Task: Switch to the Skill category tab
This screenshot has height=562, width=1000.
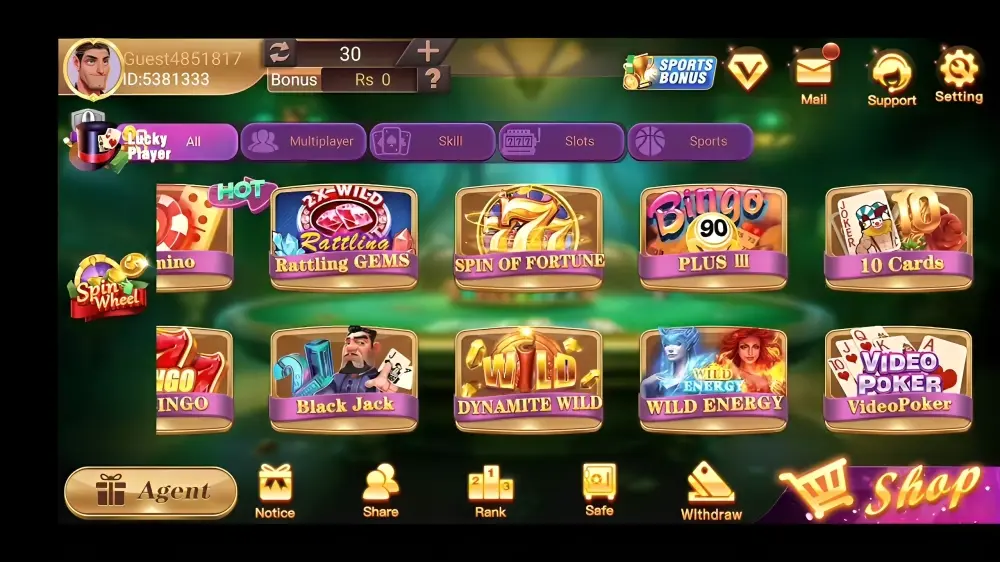Action: [x=433, y=142]
